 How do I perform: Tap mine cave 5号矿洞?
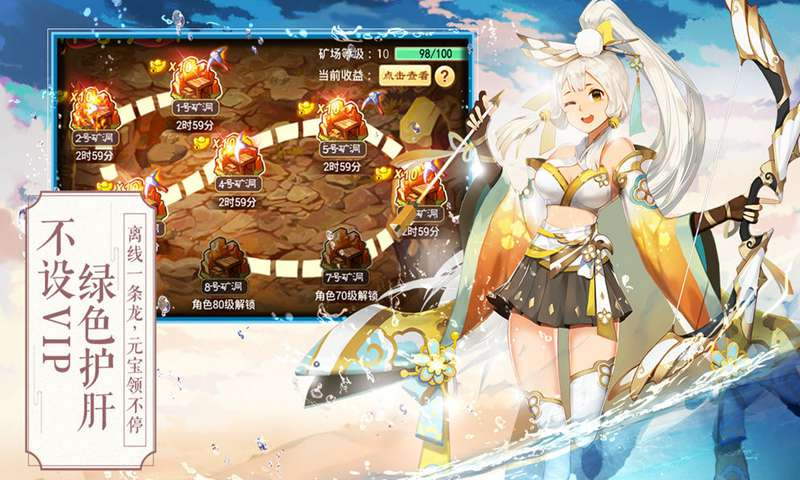pos(342,127)
